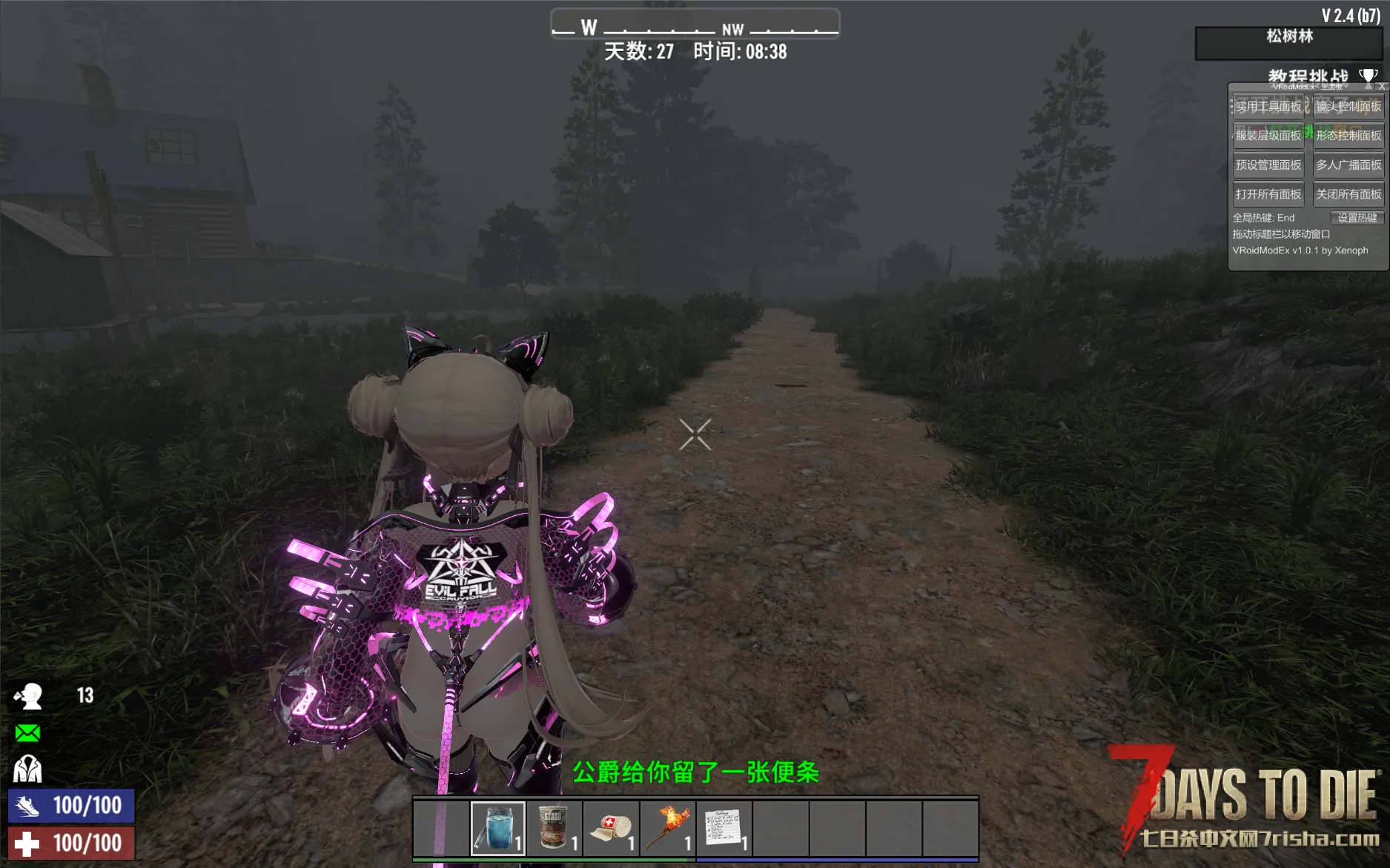
Task: Open the 形态控制面板 form control panel
Action: [1348, 136]
